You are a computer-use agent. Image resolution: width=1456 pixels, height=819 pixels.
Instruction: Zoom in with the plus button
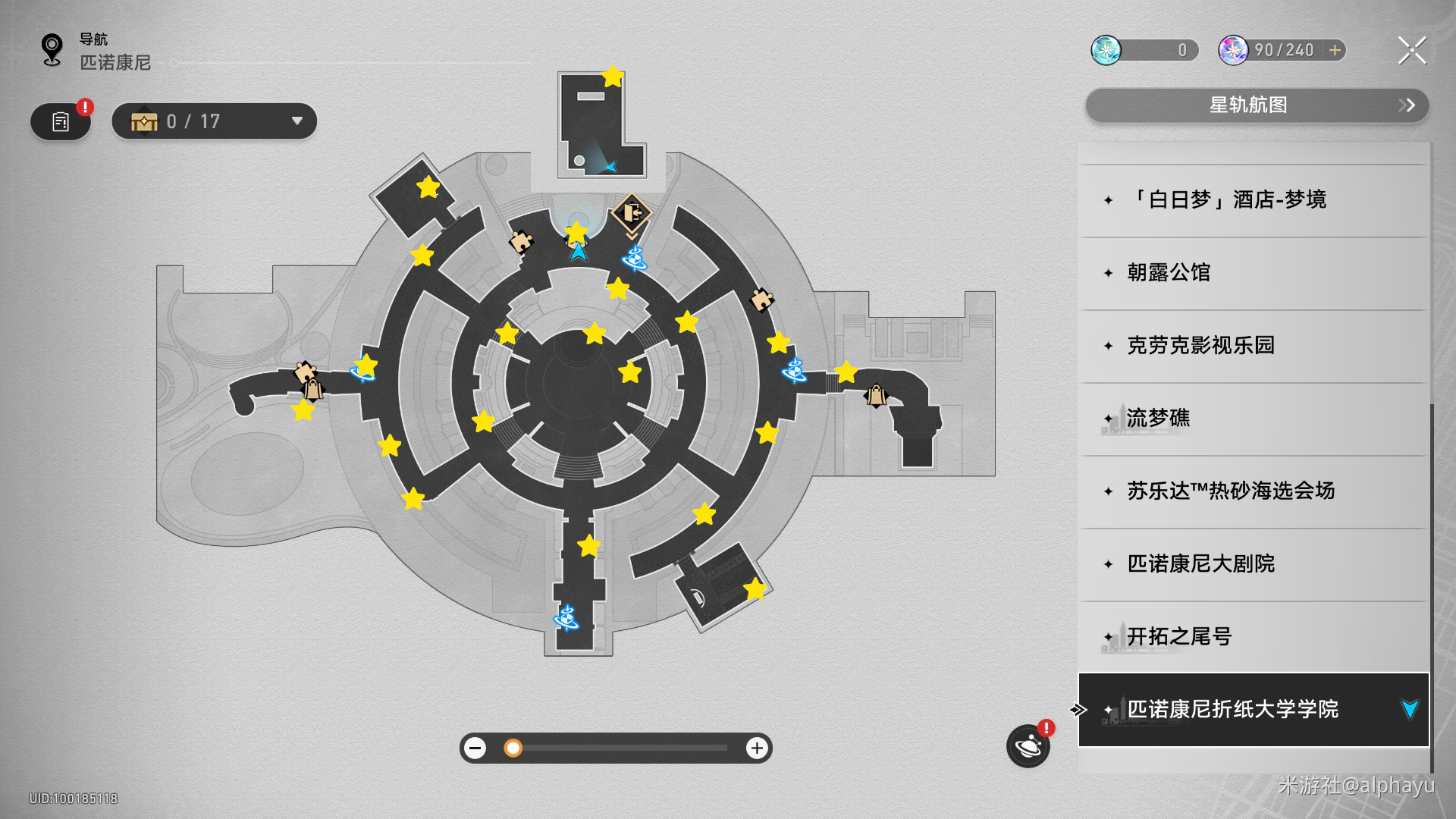coord(756,748)
